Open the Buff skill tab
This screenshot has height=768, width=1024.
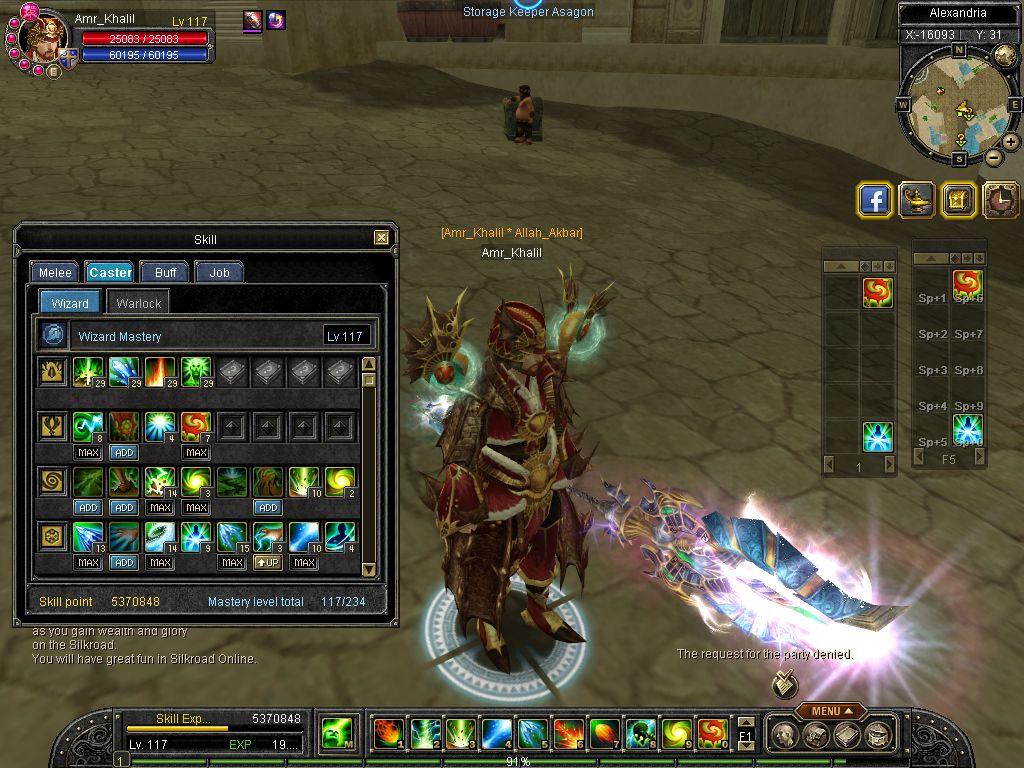[165, 272]
